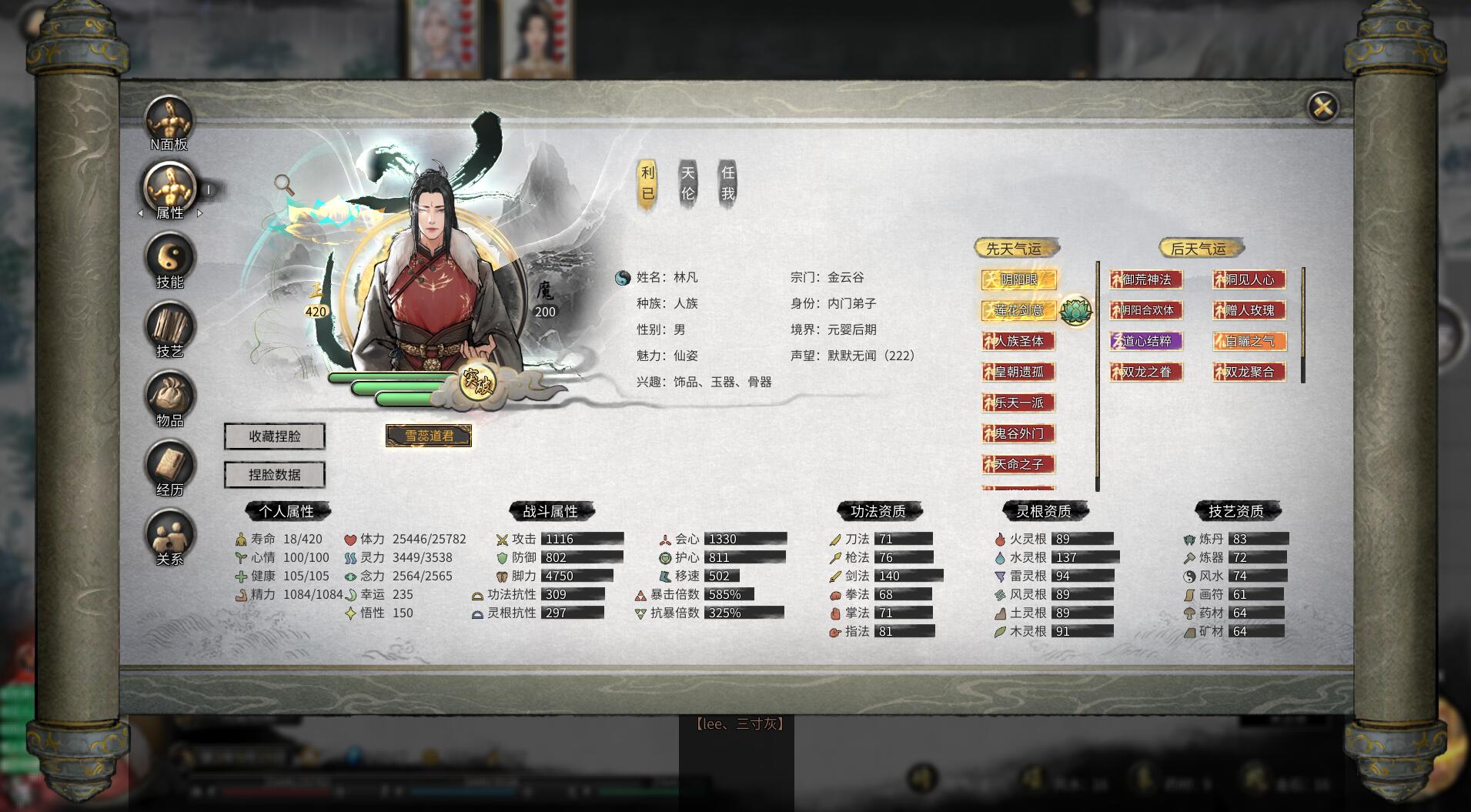Click the 收藏捏脸 button
1471x812 pixels.
click(x=275, y=436)
